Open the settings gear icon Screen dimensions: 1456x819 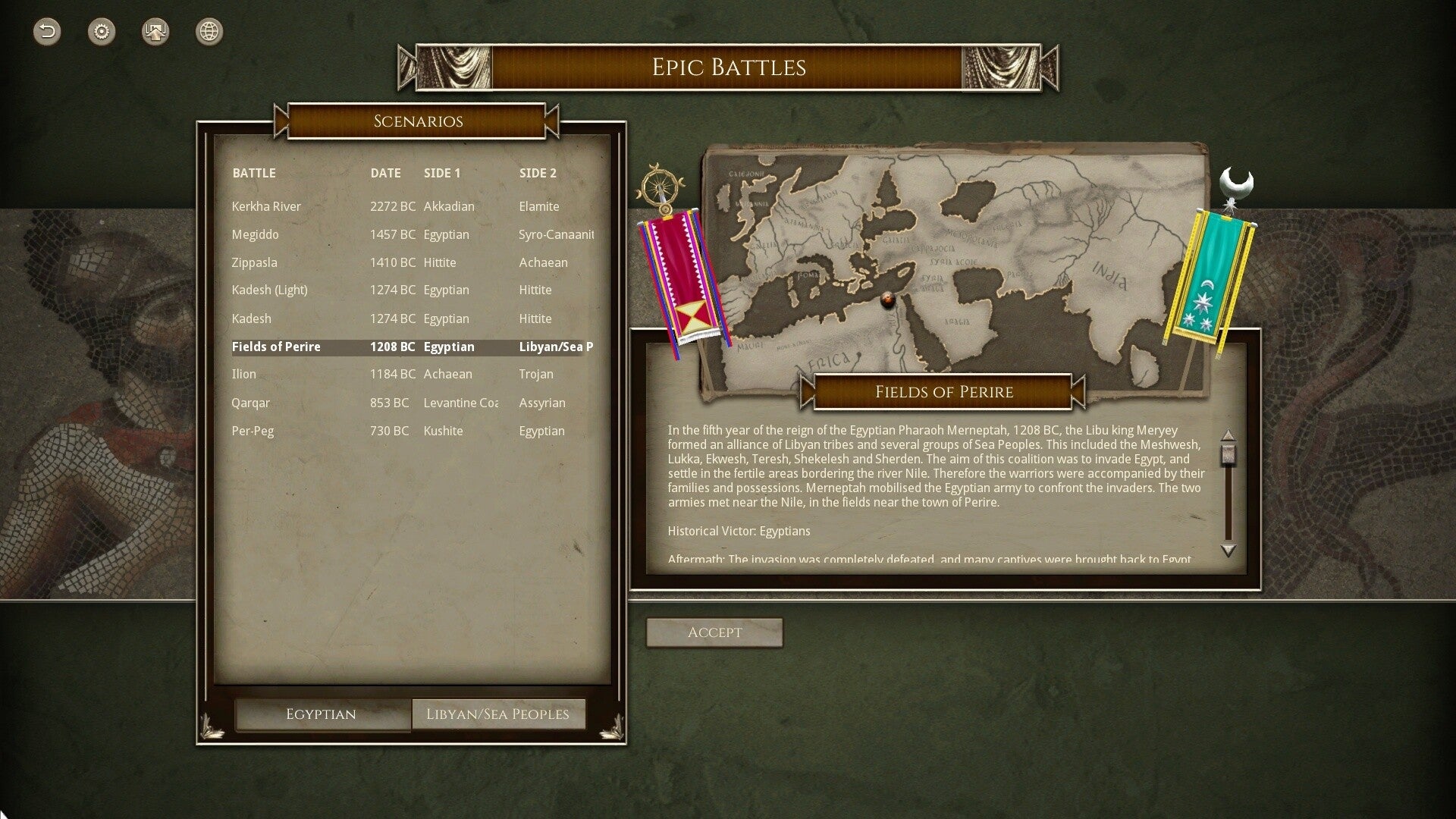coord(101,32)
